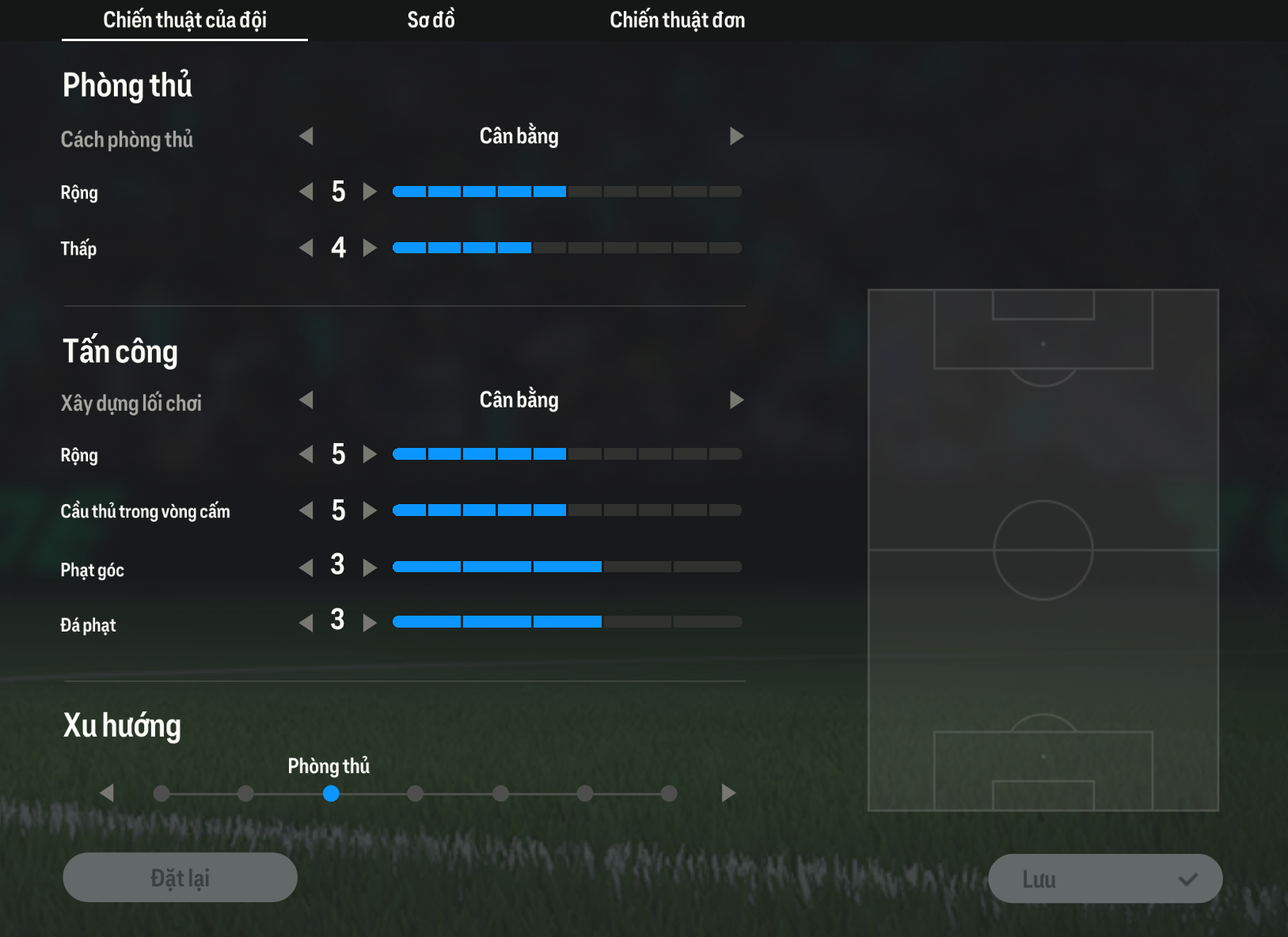This screenshot has height=937, width=1288.
Task: Decrease the Phạt góc value
Action: [x=306, y=567]
